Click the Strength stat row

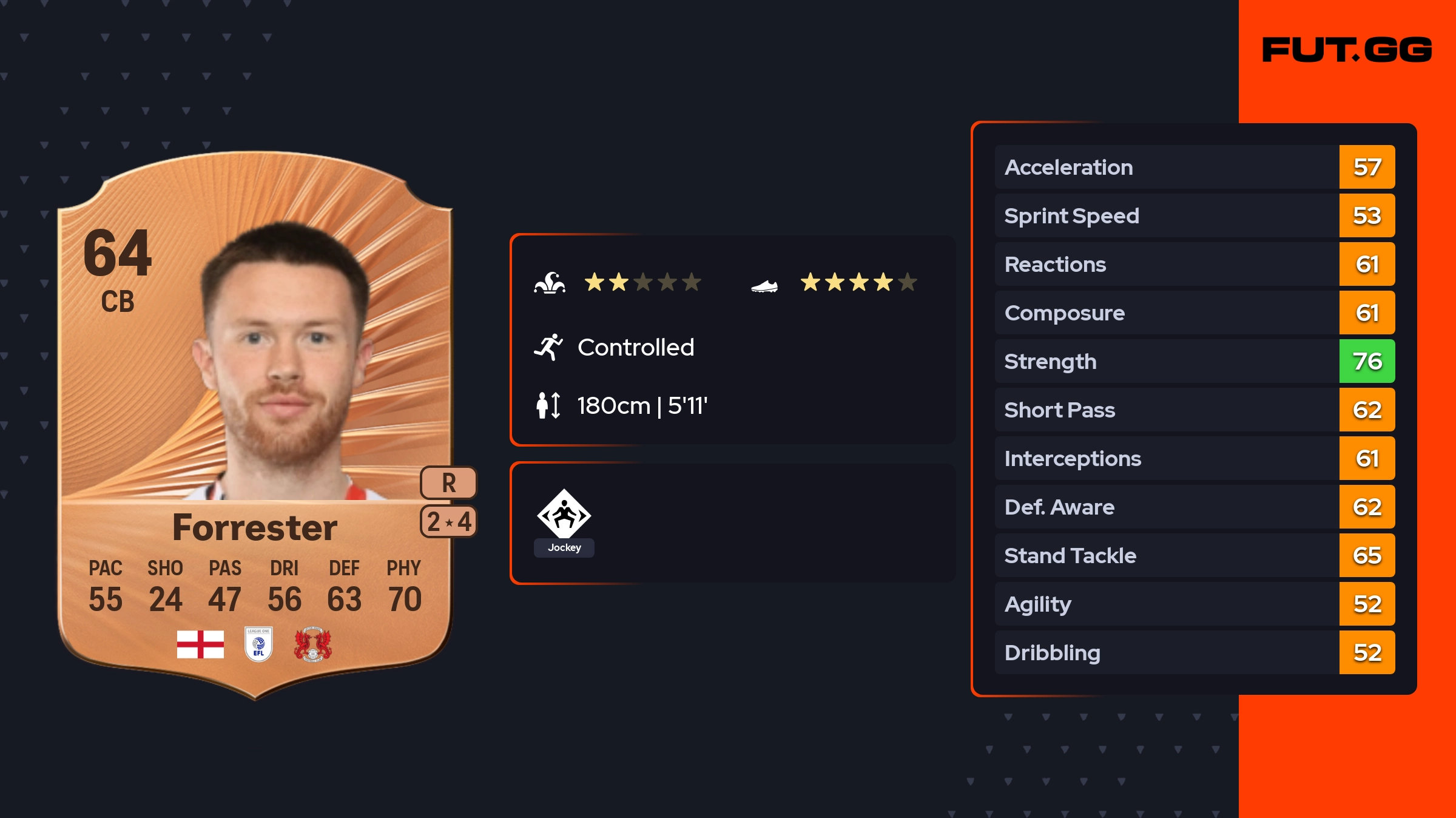[1194, 361]
